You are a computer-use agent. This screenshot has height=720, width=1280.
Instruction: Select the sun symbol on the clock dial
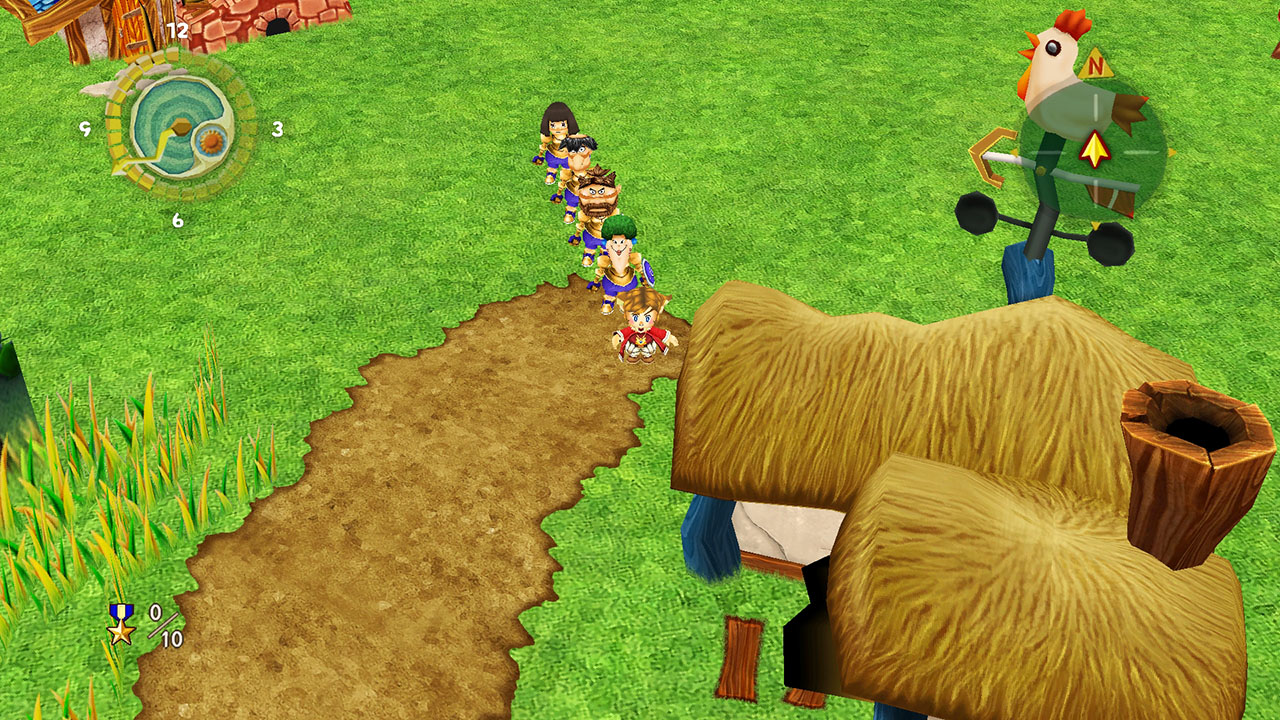tap(211, 142)
